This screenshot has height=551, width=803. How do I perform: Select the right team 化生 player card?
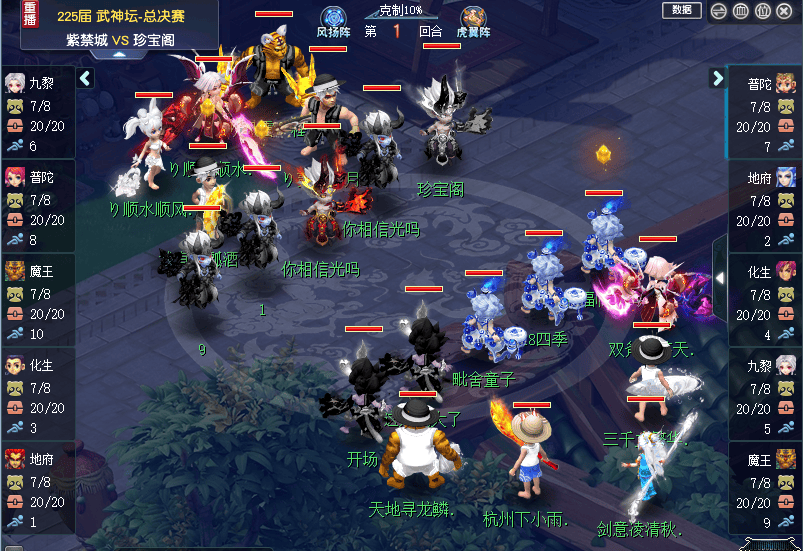click(765, 300)
